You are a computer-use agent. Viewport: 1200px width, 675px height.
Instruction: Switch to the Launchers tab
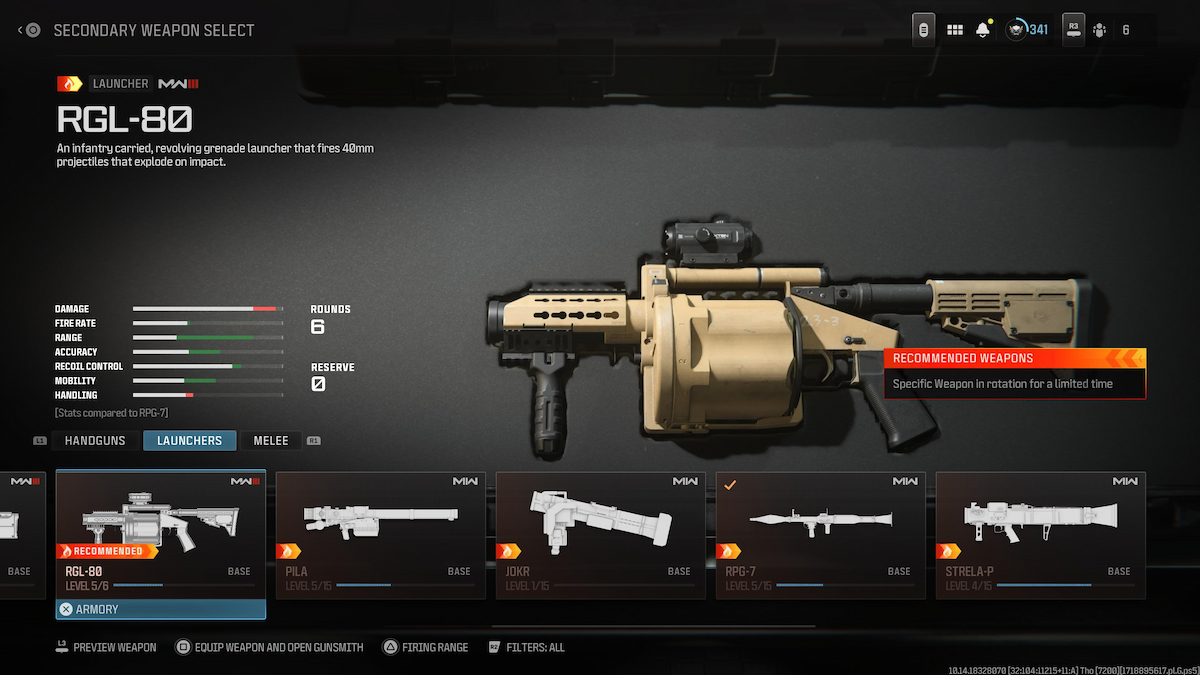[x=189, y=440]
